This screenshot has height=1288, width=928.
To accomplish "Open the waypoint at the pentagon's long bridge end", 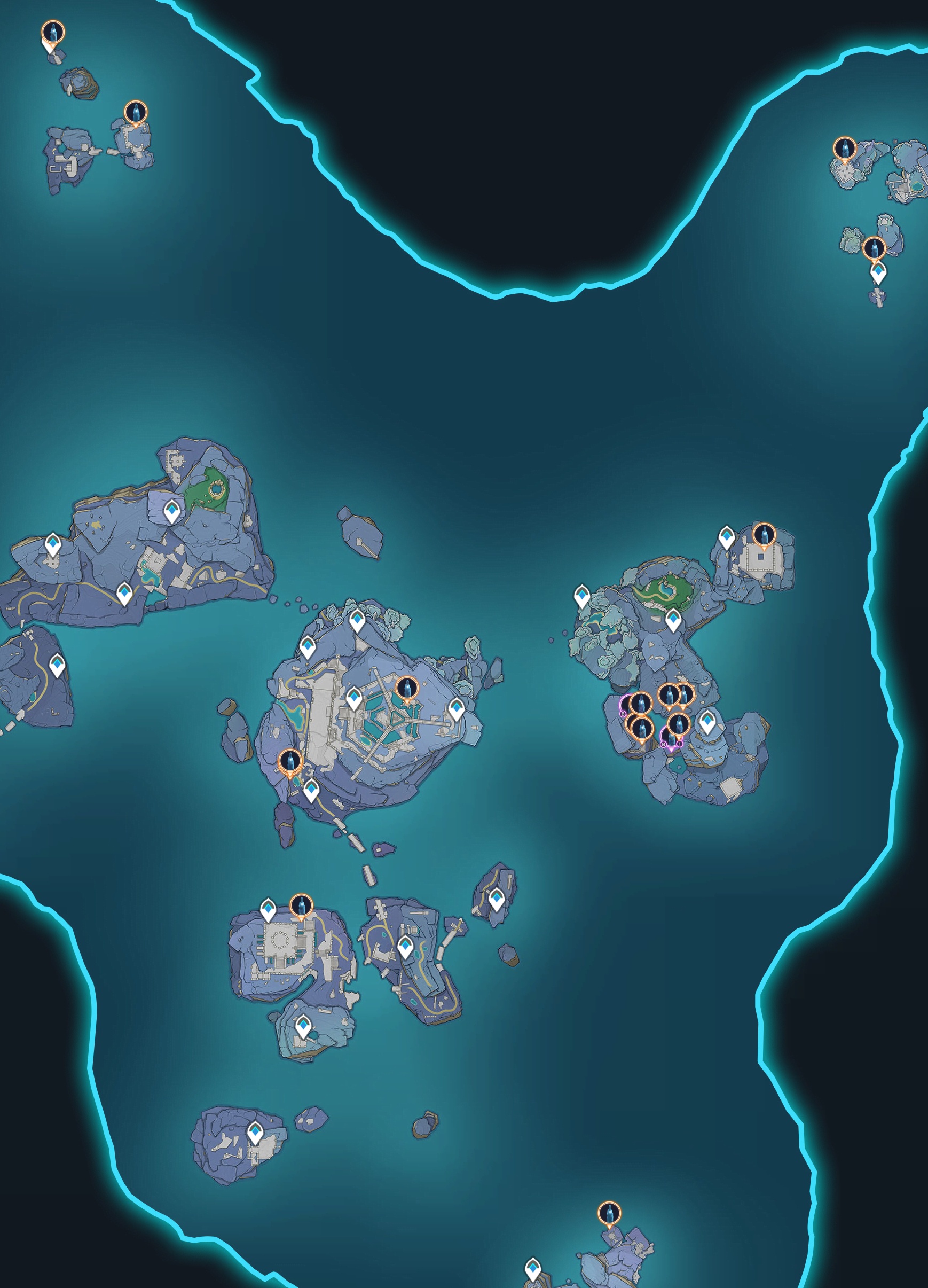I will [457, 708].
